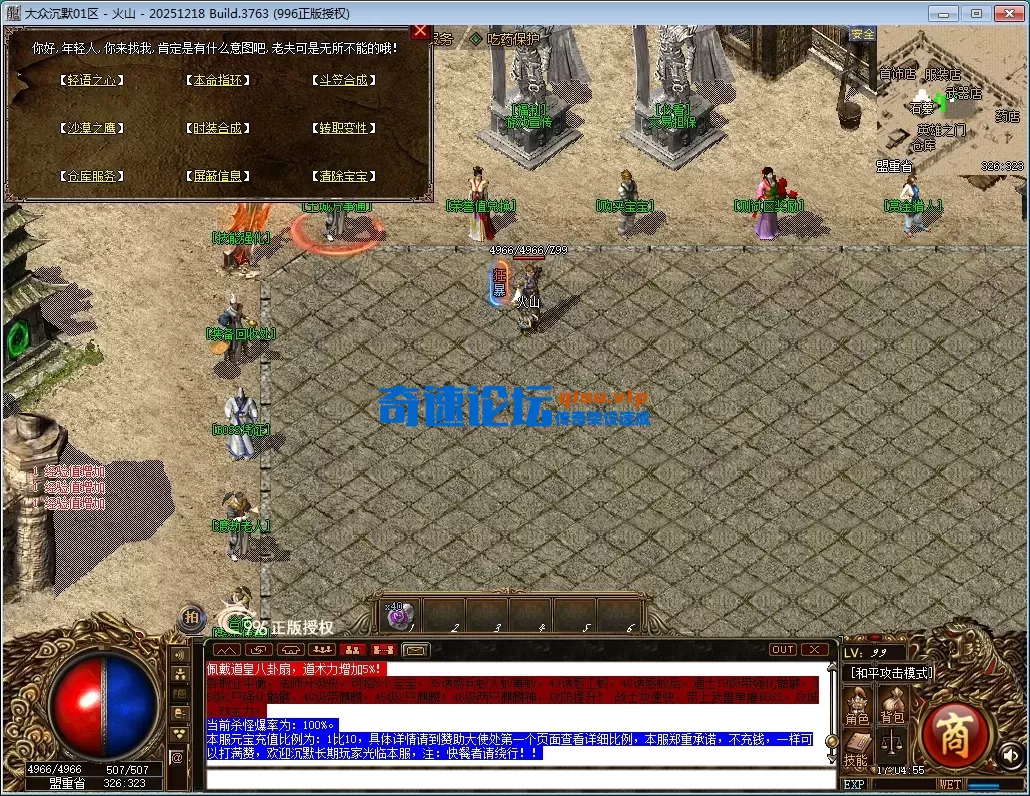Use the purple item in hotbar slot 1
The image size is (1030, 796).
(400, 617)
